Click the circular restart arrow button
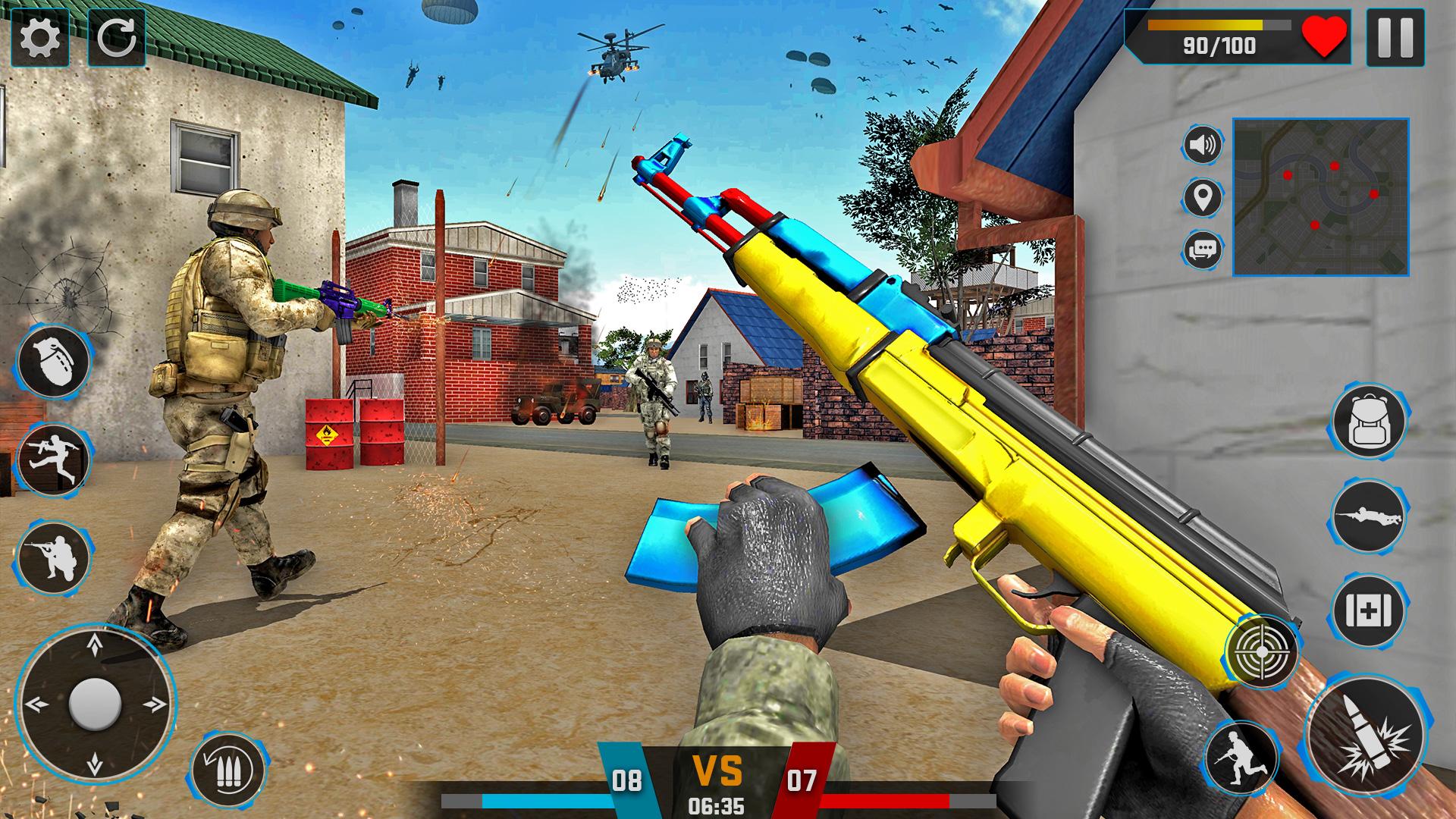 [117, 36]
